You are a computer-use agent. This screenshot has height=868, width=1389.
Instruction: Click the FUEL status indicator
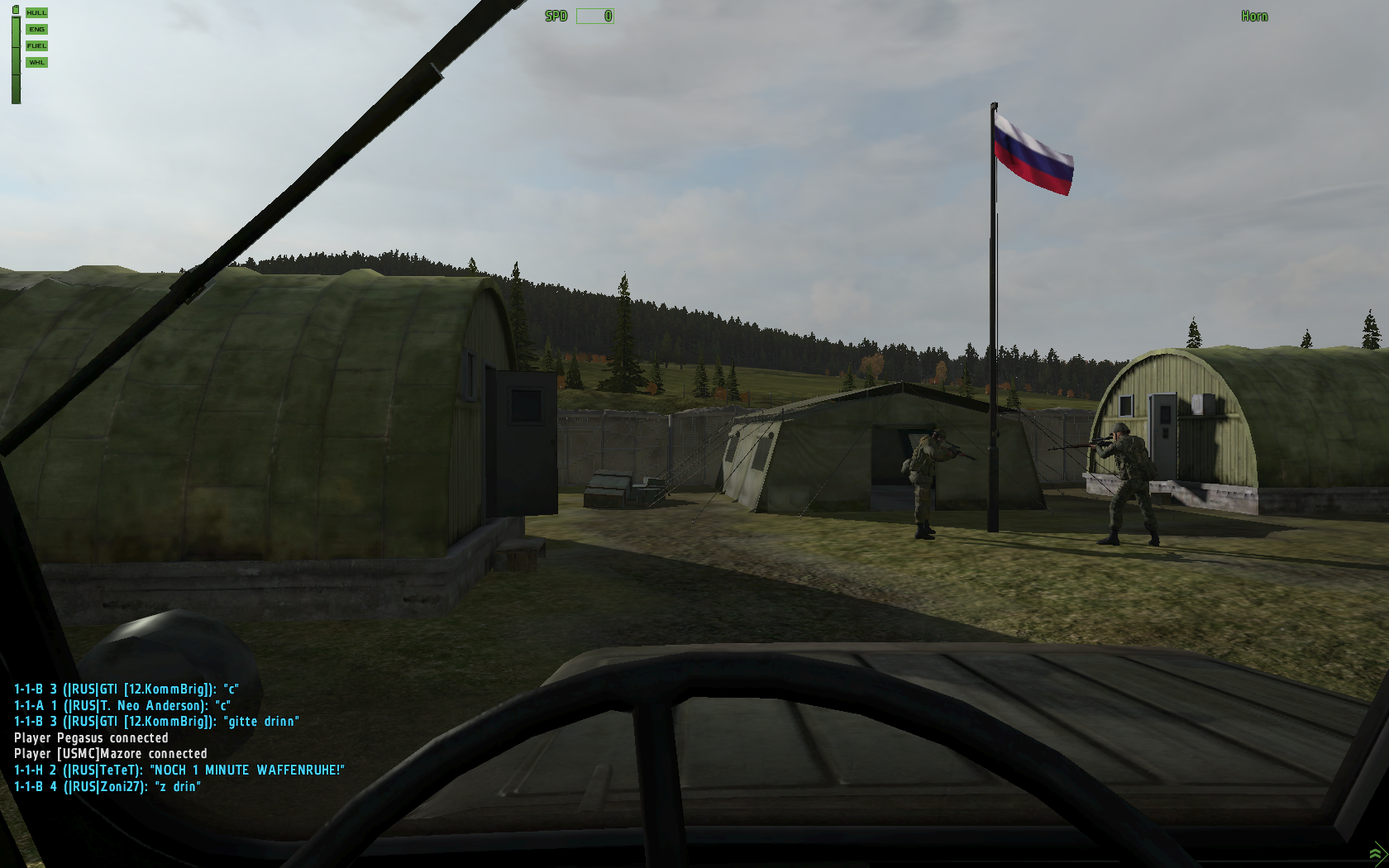point(36,46)
